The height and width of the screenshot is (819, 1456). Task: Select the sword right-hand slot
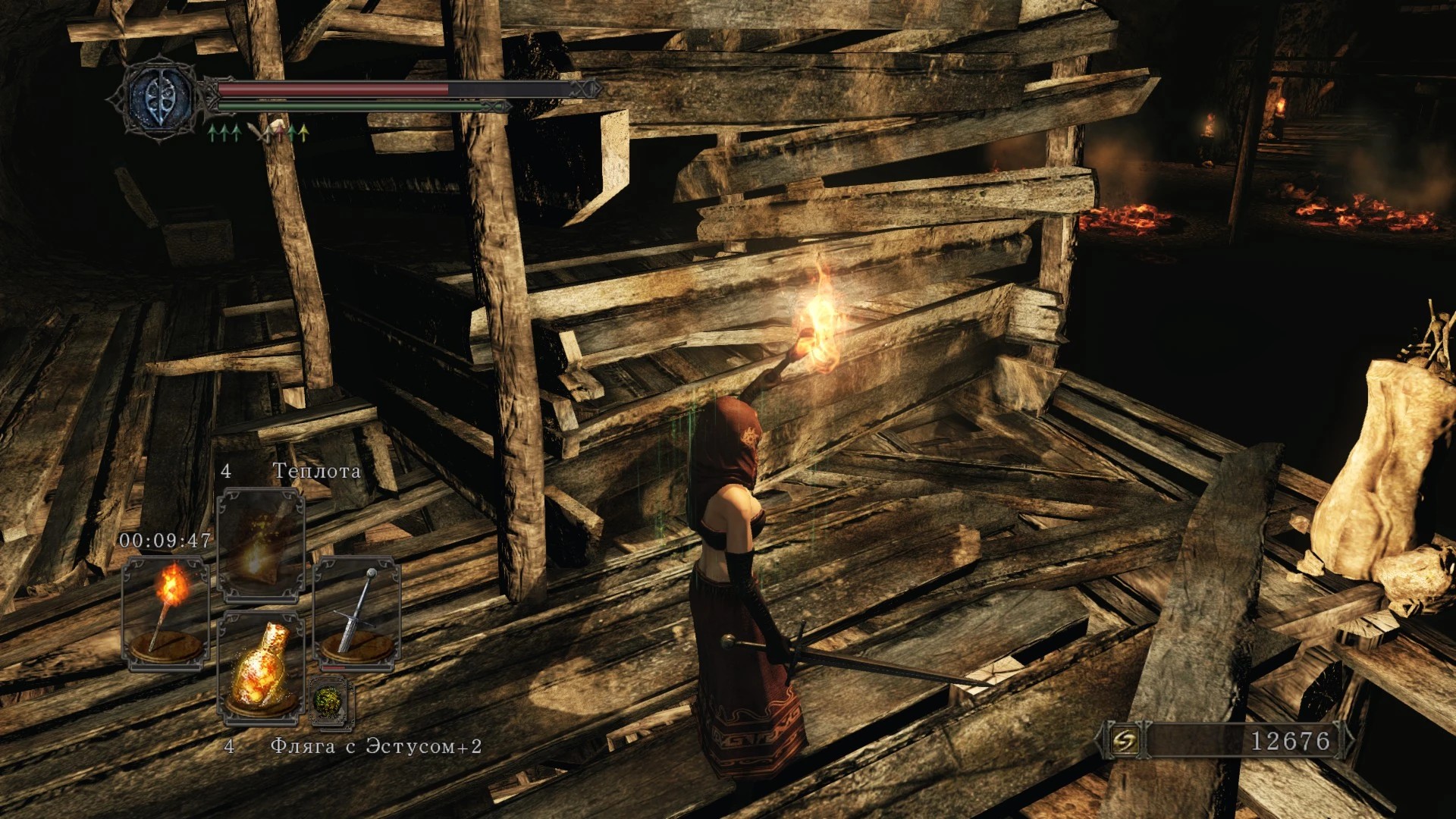(356, 613)
